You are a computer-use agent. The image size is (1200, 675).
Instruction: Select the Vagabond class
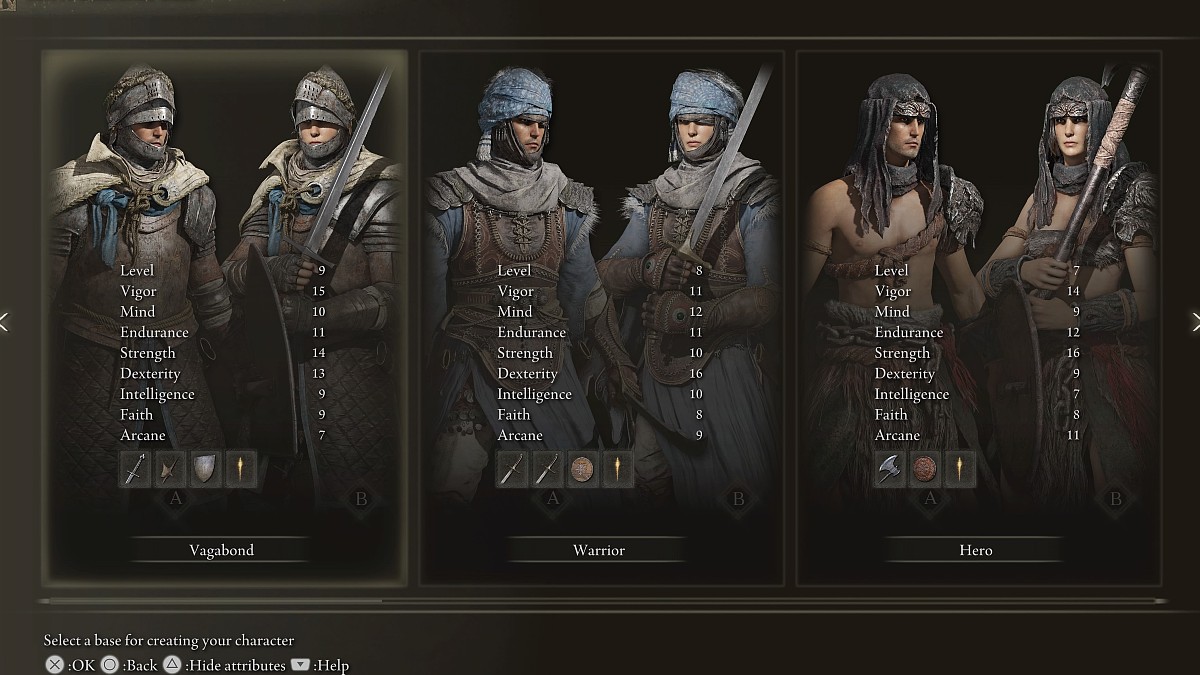222,550
